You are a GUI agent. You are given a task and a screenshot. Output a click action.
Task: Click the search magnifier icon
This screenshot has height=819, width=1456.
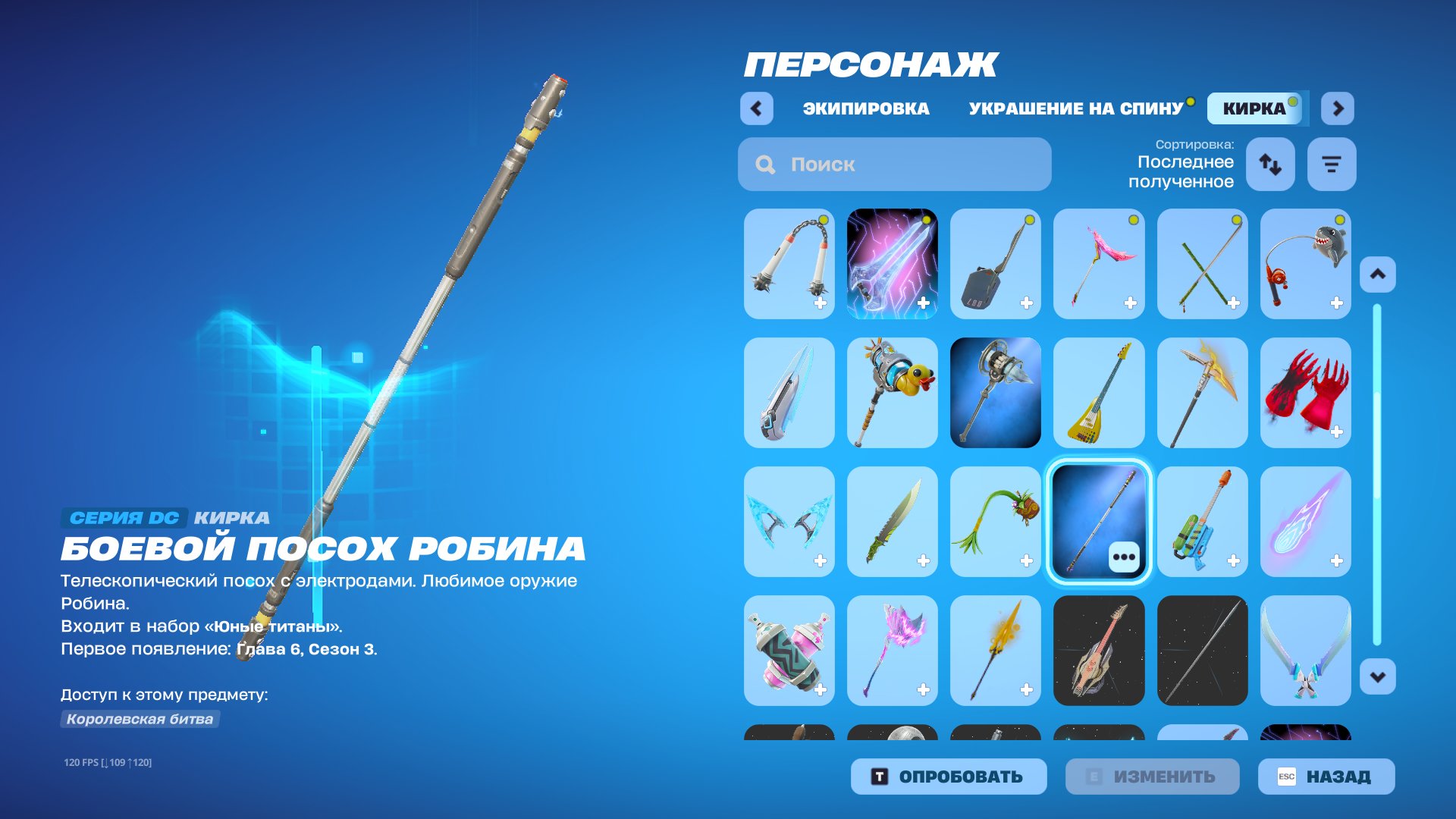[763, 164]
